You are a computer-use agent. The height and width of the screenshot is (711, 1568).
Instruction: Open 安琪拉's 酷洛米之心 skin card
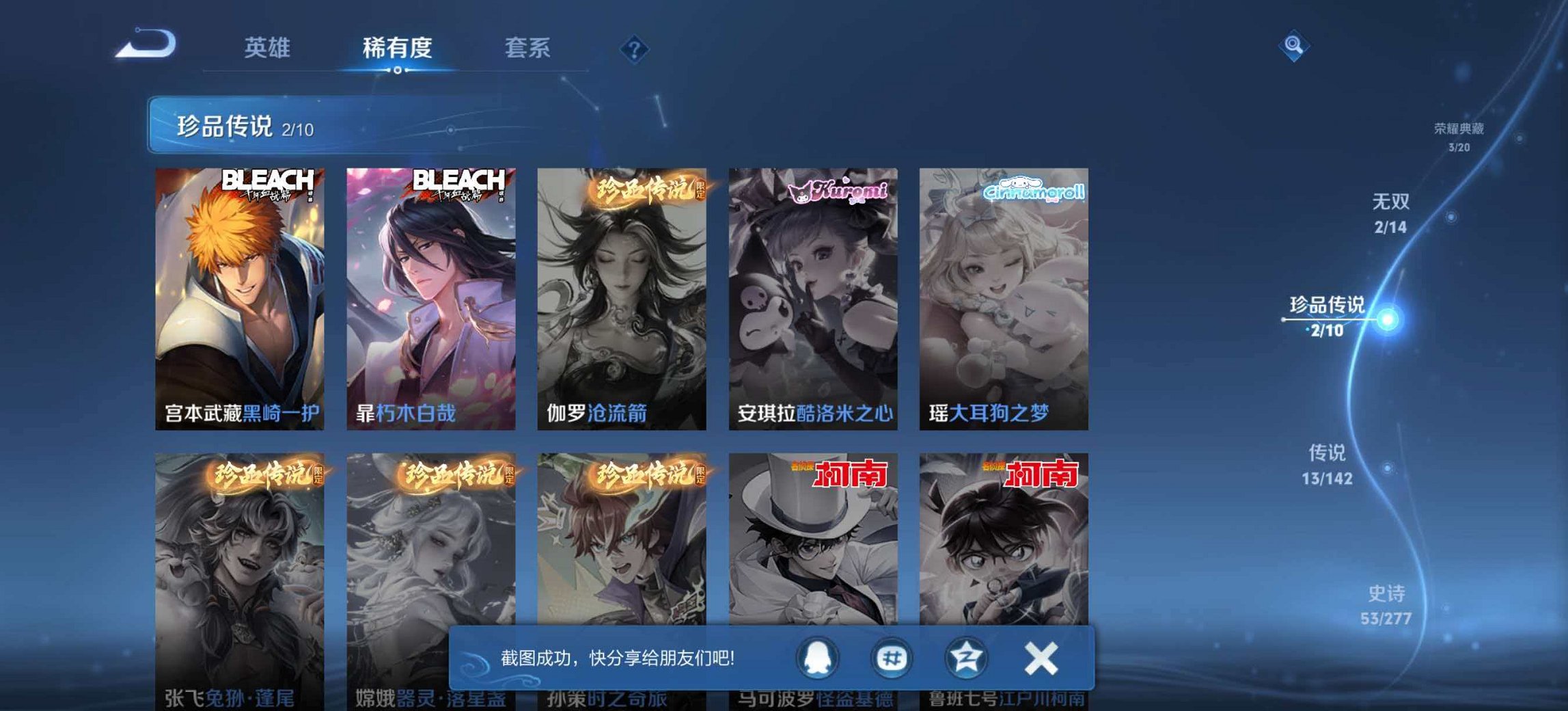pos(813,294)
